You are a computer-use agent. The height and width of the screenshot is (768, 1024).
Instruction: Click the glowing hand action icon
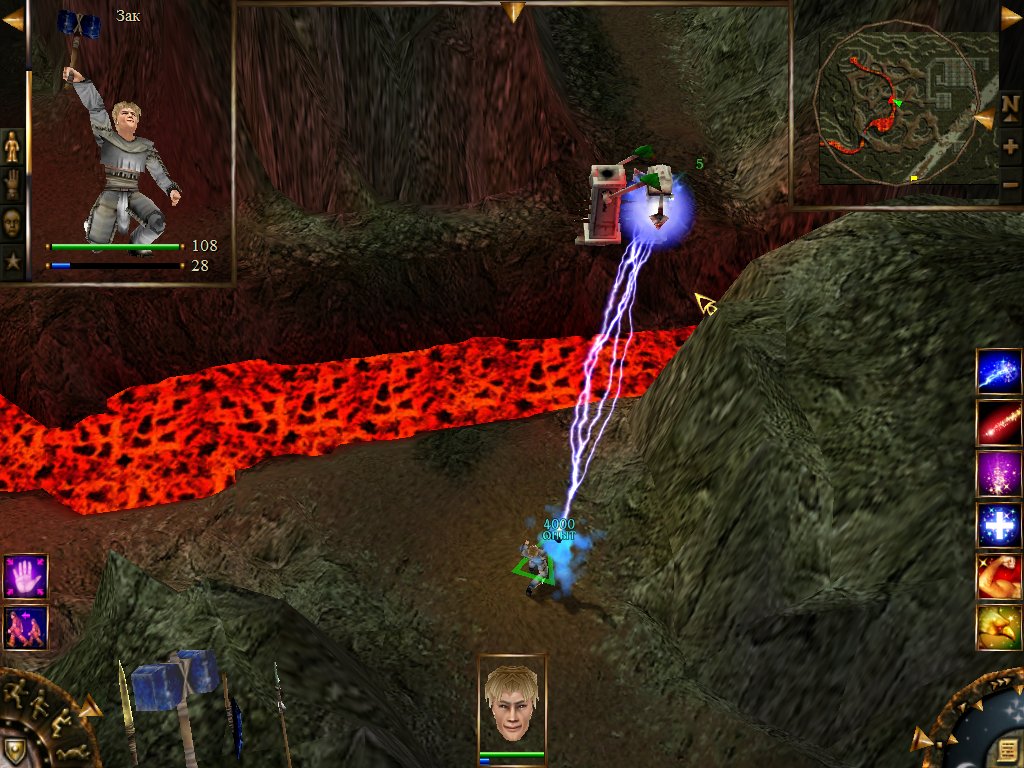point(25,578)
